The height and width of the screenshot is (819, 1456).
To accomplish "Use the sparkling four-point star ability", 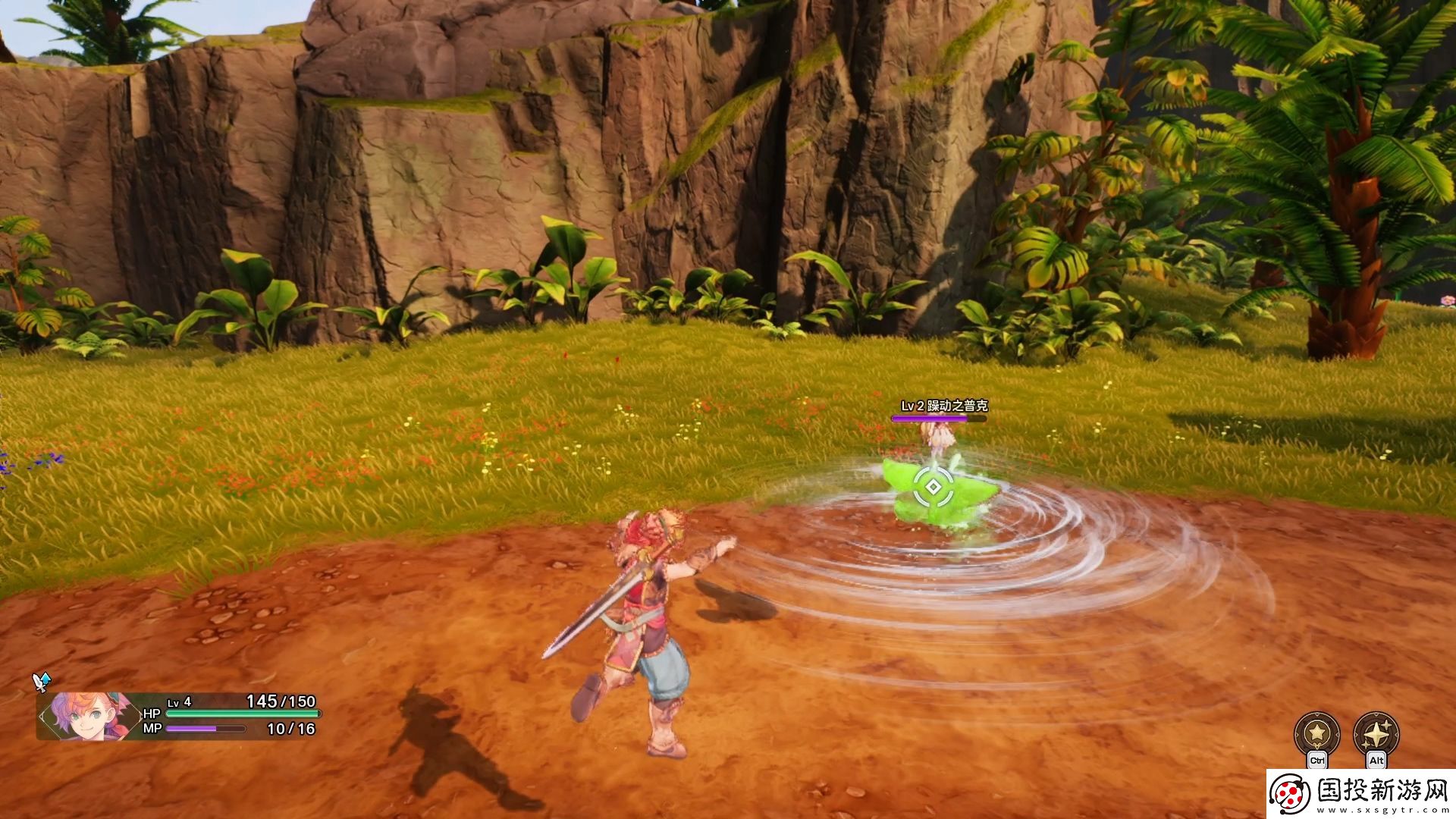I will point(1376,734).
